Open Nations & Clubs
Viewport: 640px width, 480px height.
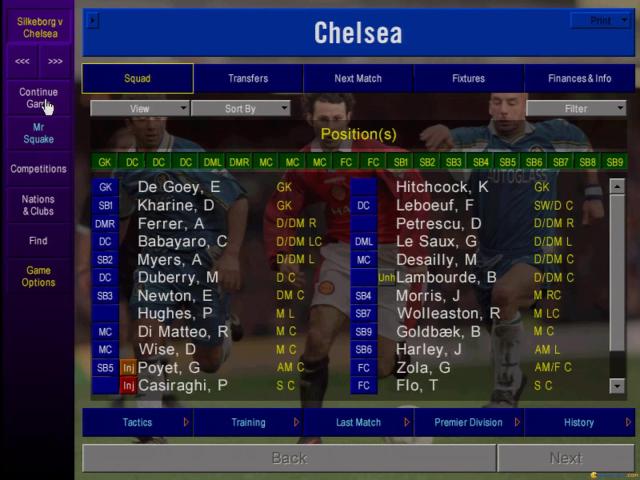point(38,205)
